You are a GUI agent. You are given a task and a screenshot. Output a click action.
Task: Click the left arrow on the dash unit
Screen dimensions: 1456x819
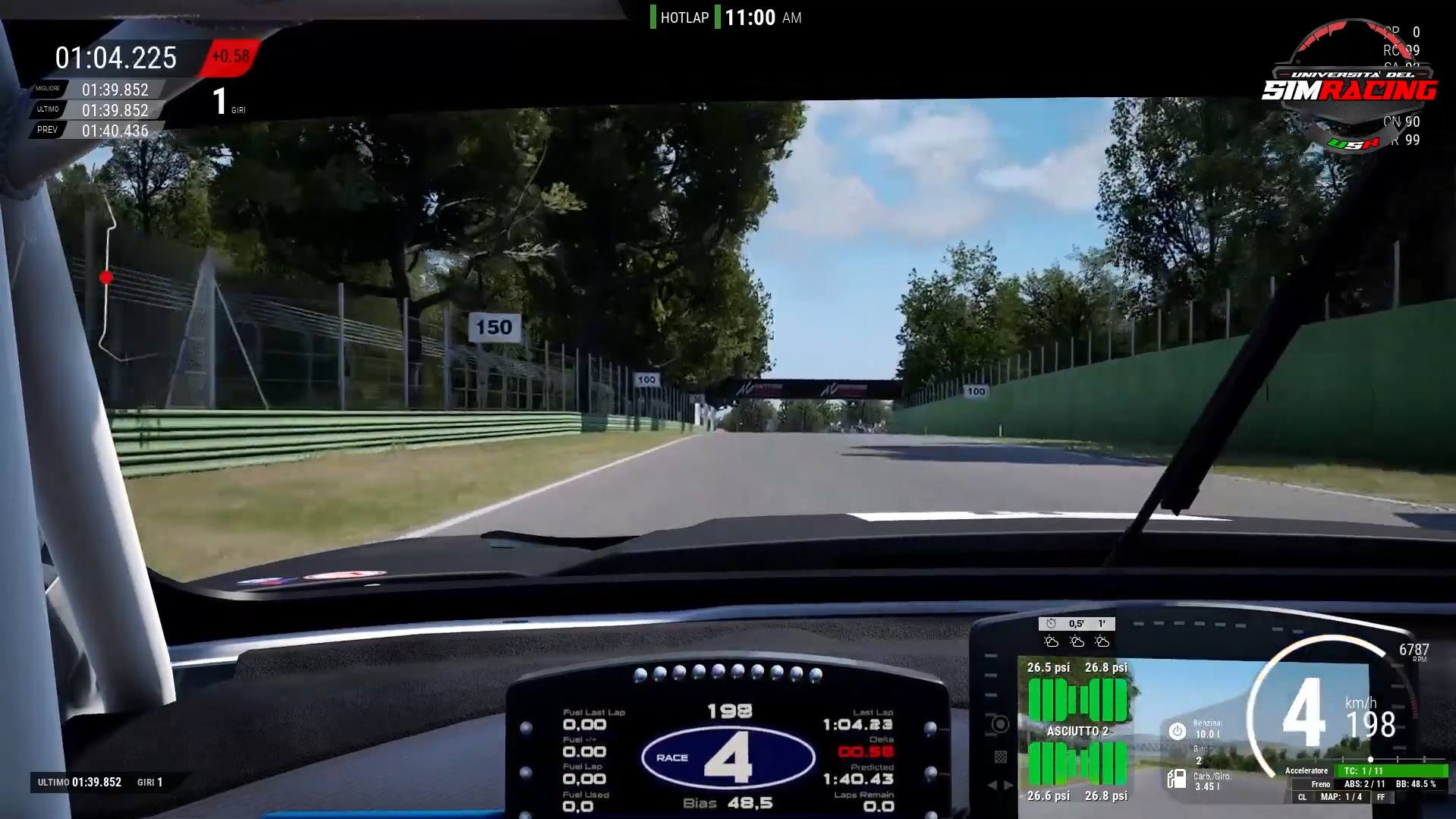pyautogui.click(x=995, y=784)
